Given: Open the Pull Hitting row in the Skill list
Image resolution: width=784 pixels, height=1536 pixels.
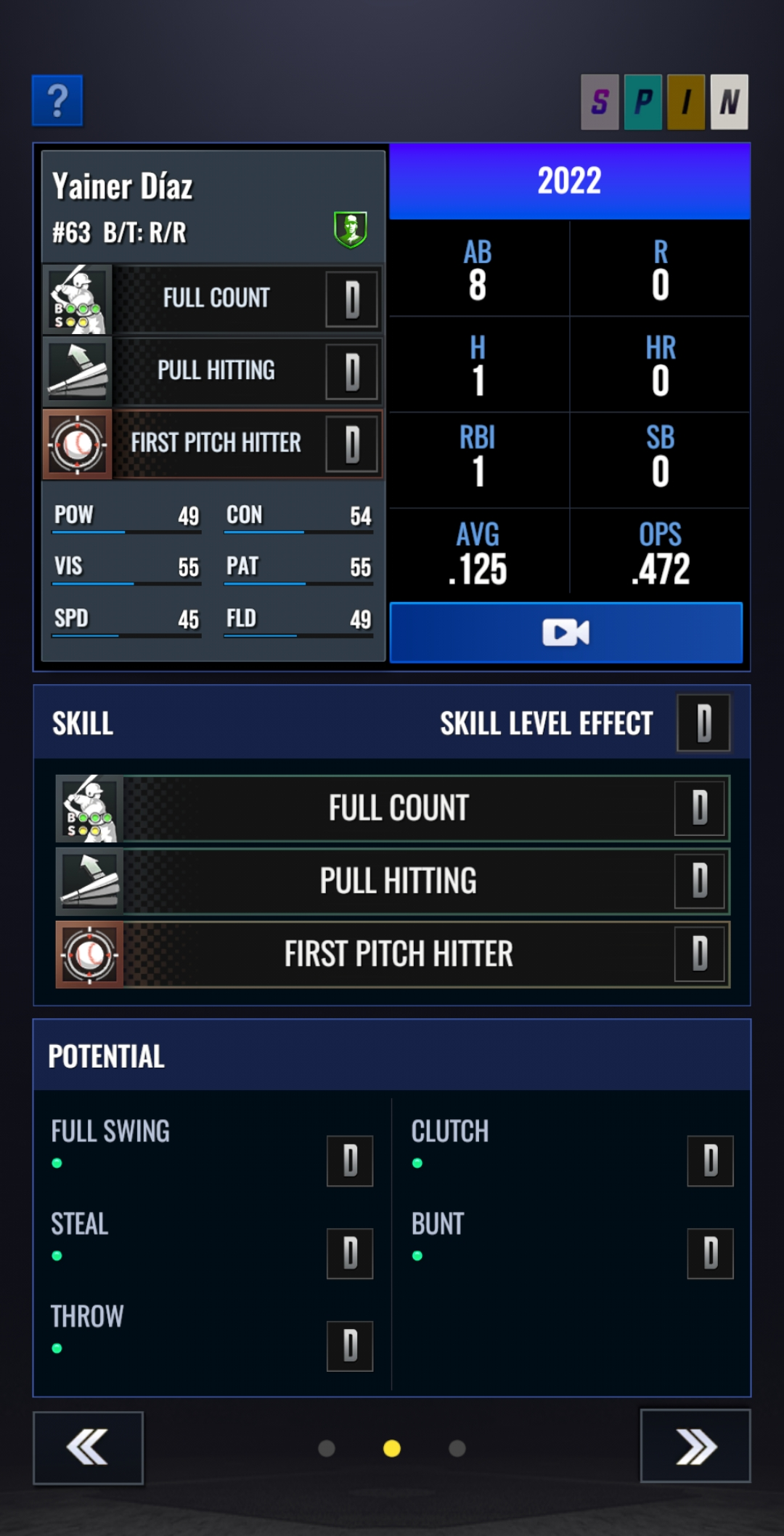Looking at the screenshot, I should [393, 881].
